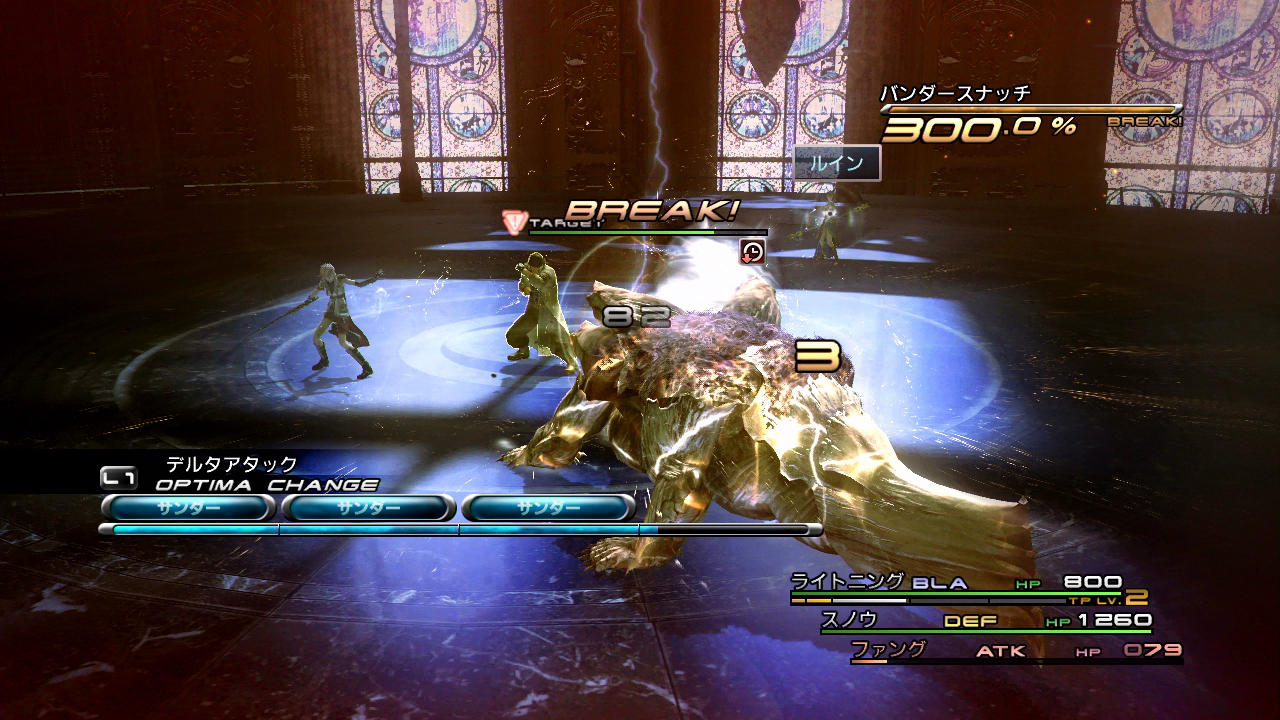This screenshot has height=720, width=1280.
Task: Click the red target marker icon
Action: click(514, 220)
